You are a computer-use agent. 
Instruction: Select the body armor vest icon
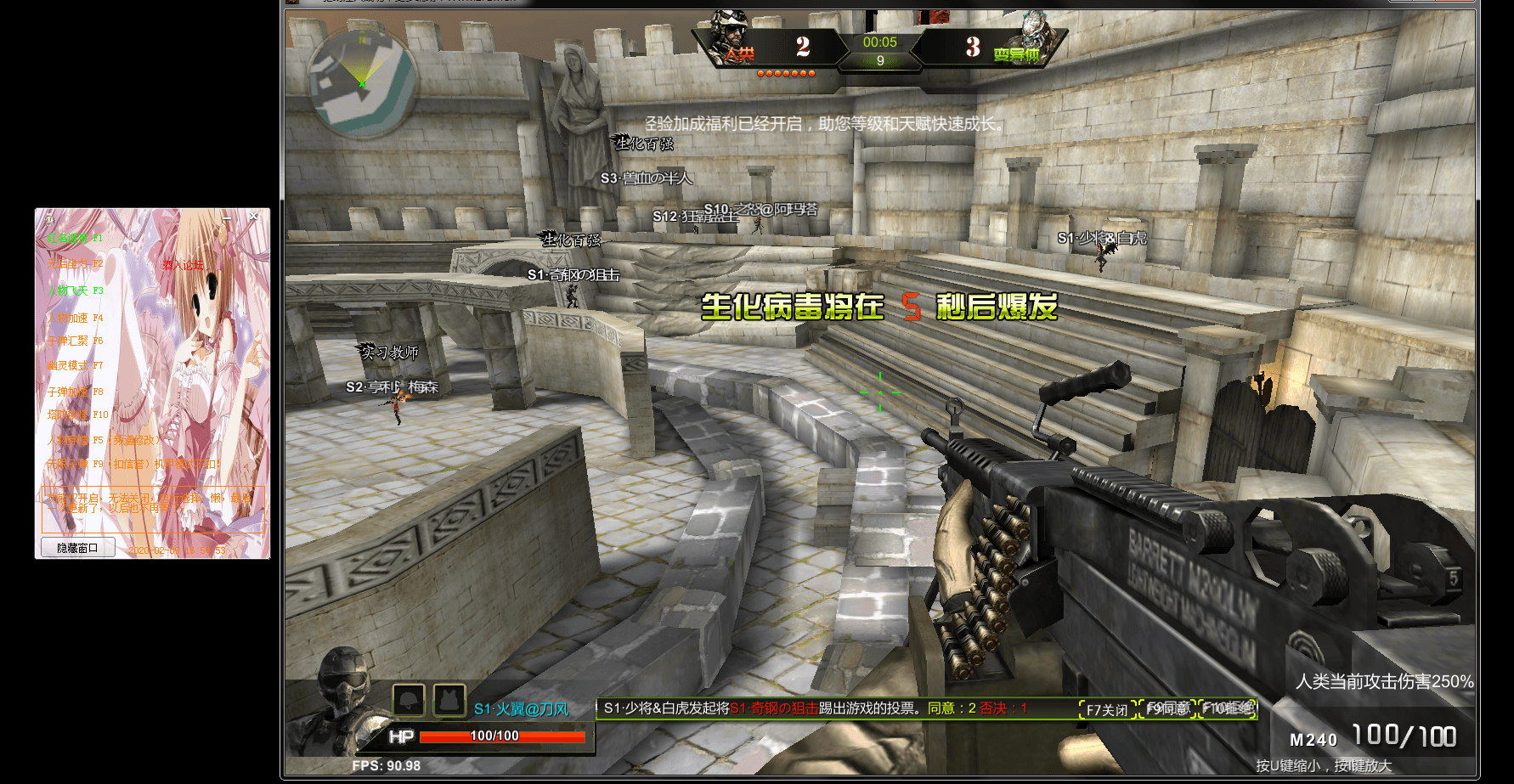click(x=449, y=701)
